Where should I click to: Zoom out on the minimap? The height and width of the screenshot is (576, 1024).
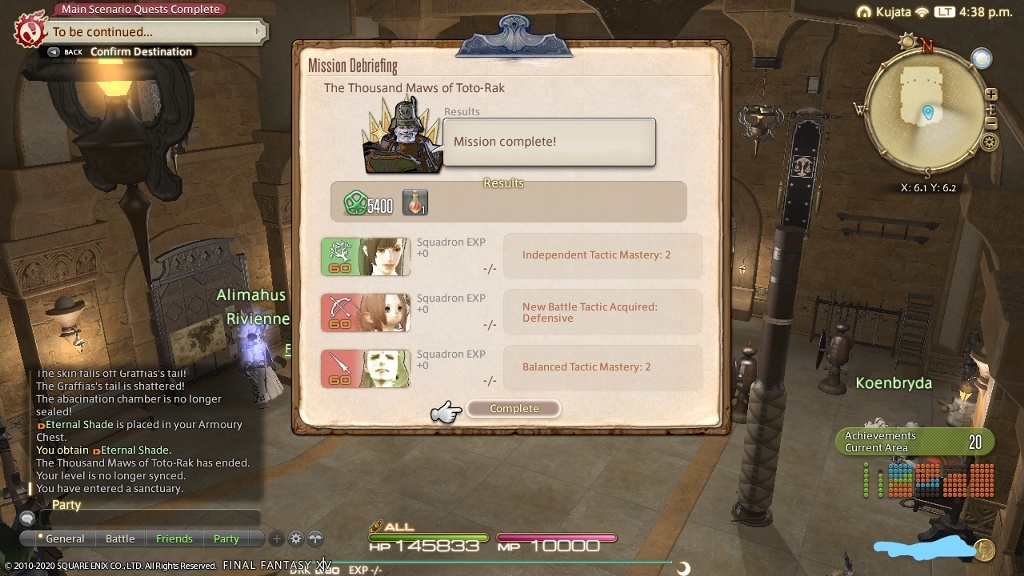point(991,123)
